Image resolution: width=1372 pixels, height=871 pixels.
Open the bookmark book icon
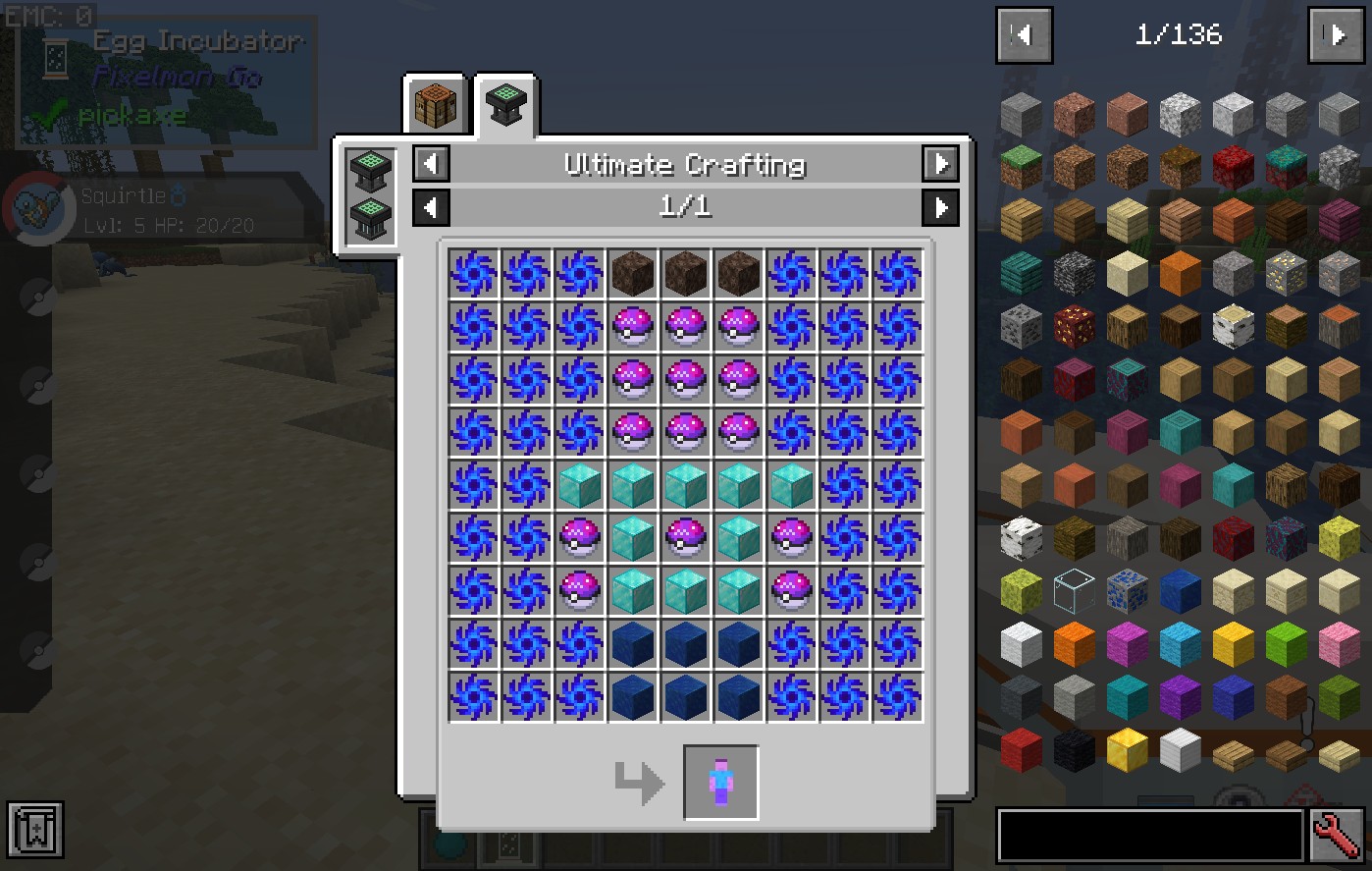coord(35,830)
